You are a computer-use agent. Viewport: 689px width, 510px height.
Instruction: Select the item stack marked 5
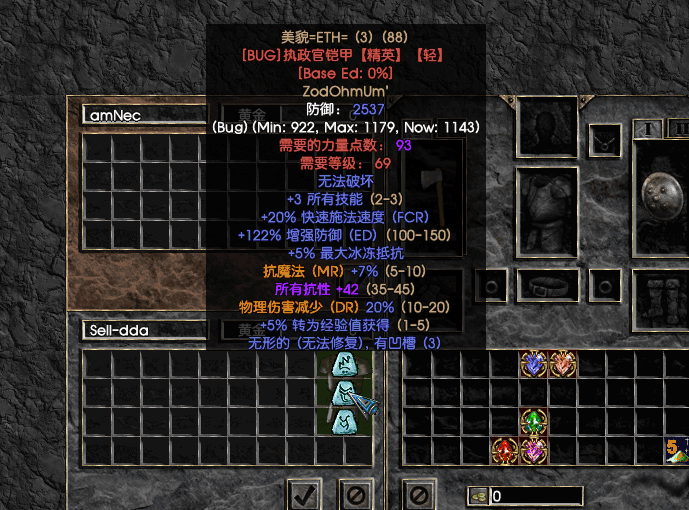click(676, 450)
